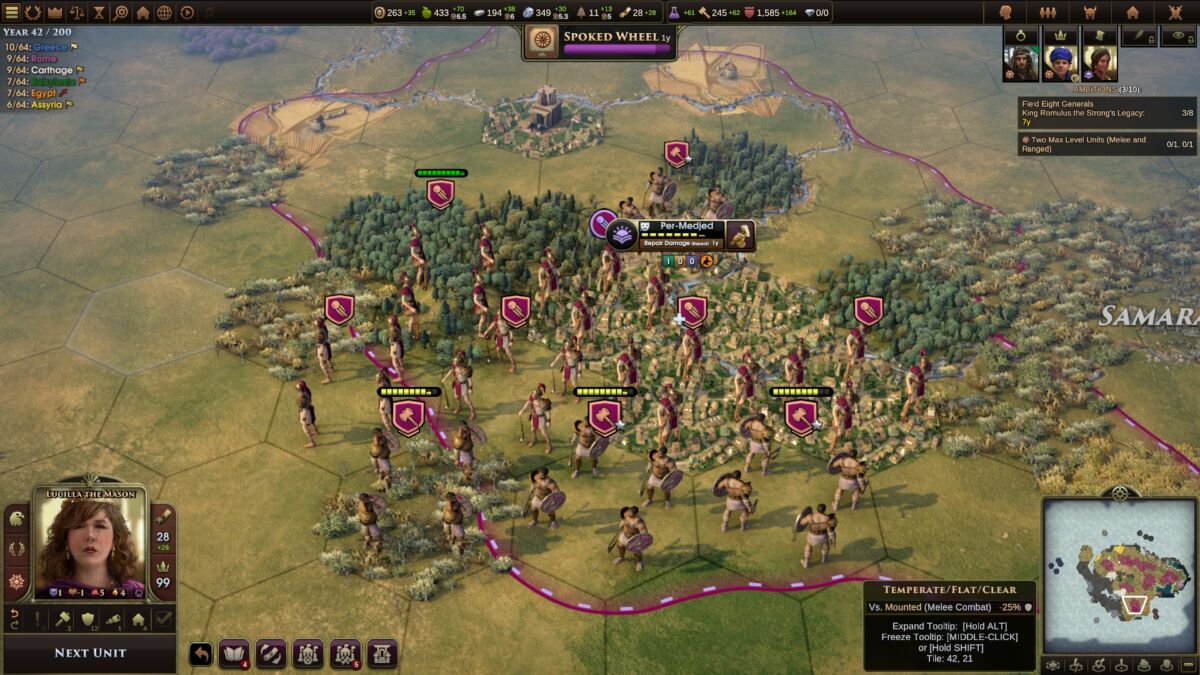The height and width of the screenshot is (675, 1200).
Task: Open the crossed swords military tab
Action: (1175, 12)
